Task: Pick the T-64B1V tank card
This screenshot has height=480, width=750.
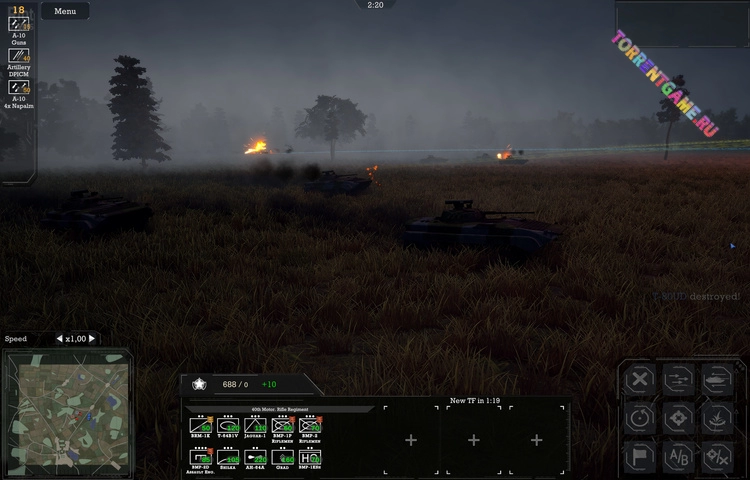Action: [228, 426]
